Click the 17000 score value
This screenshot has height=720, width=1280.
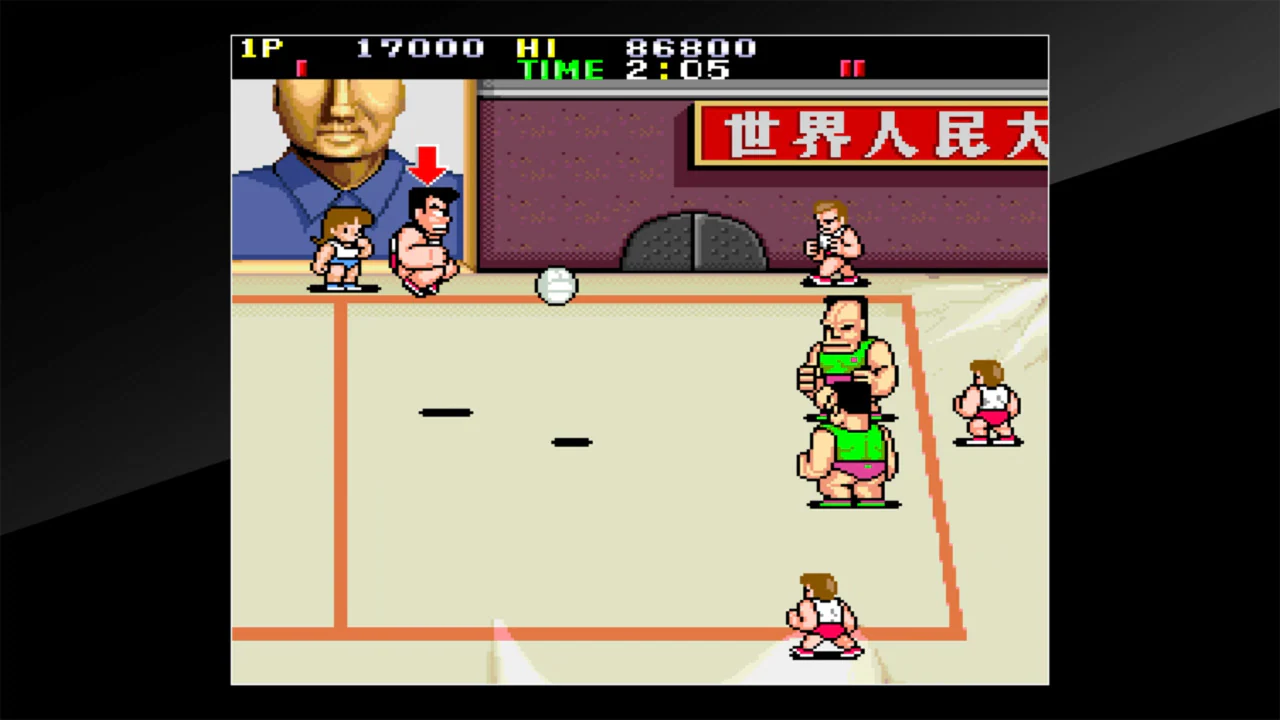pos(418,48)
